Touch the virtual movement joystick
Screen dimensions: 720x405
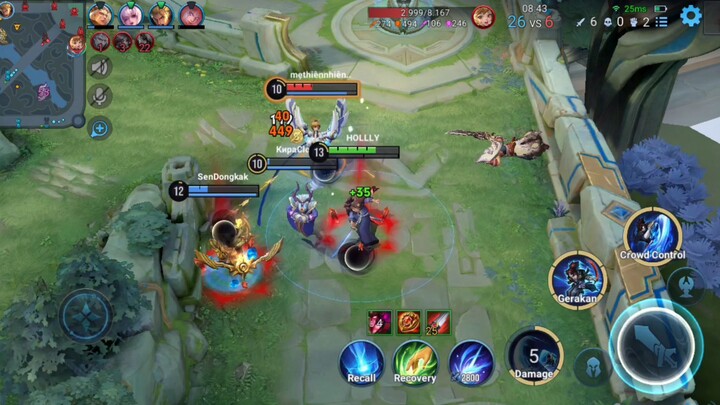(x=87, y=316)
